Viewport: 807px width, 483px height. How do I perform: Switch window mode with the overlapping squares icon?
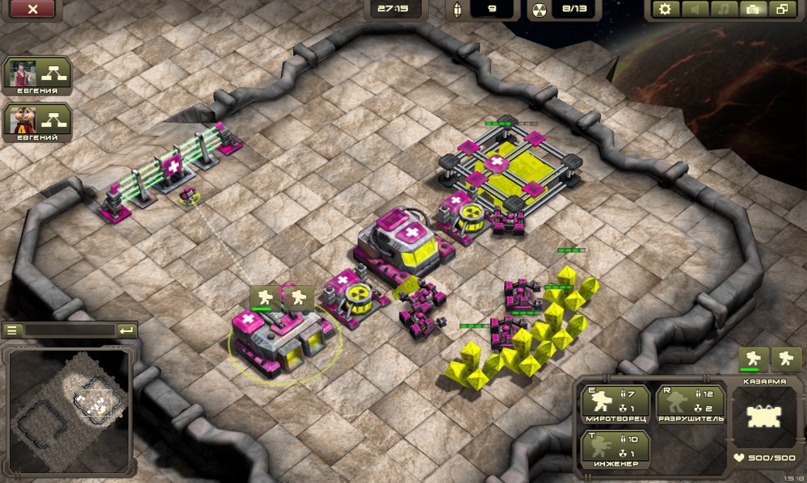(781, 9)
